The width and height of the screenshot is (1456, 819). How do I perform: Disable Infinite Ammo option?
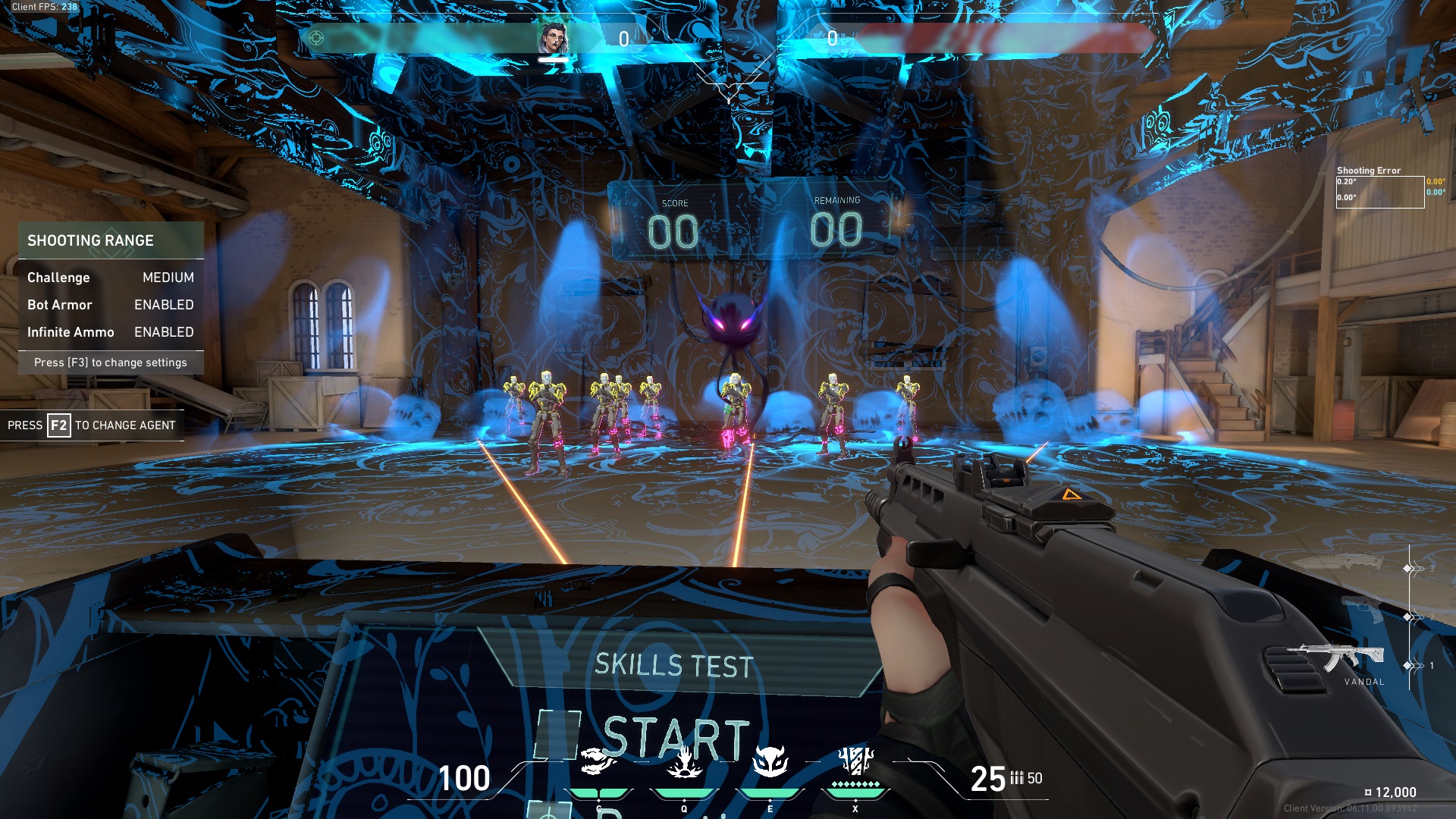pos(164,332)
